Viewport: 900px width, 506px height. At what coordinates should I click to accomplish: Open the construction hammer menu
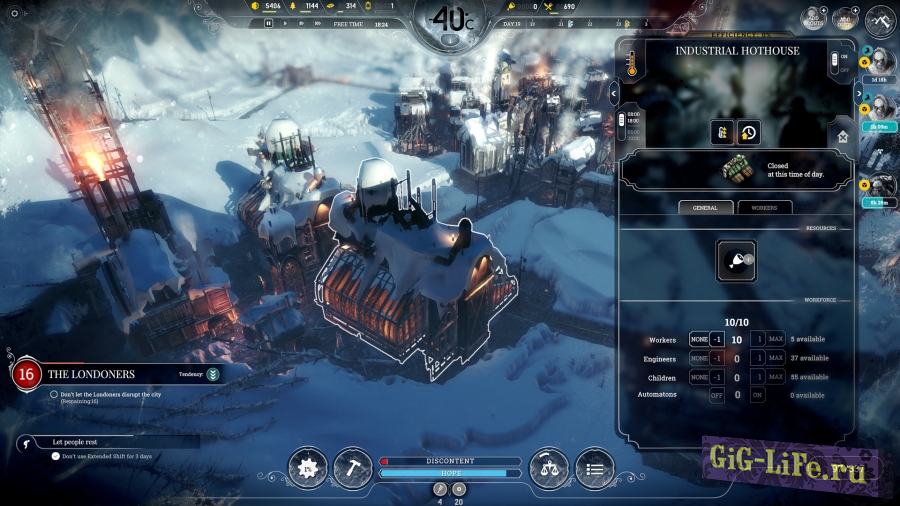click(352, 467)
